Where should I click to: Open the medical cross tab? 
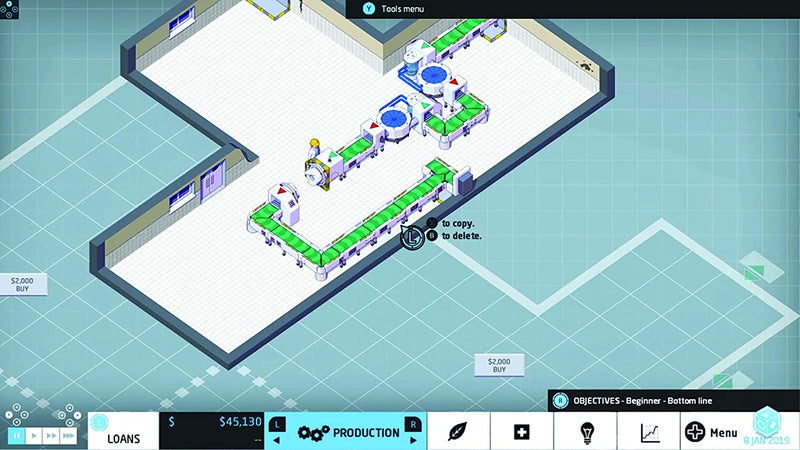pyautogui.click(x=520, y=432)
